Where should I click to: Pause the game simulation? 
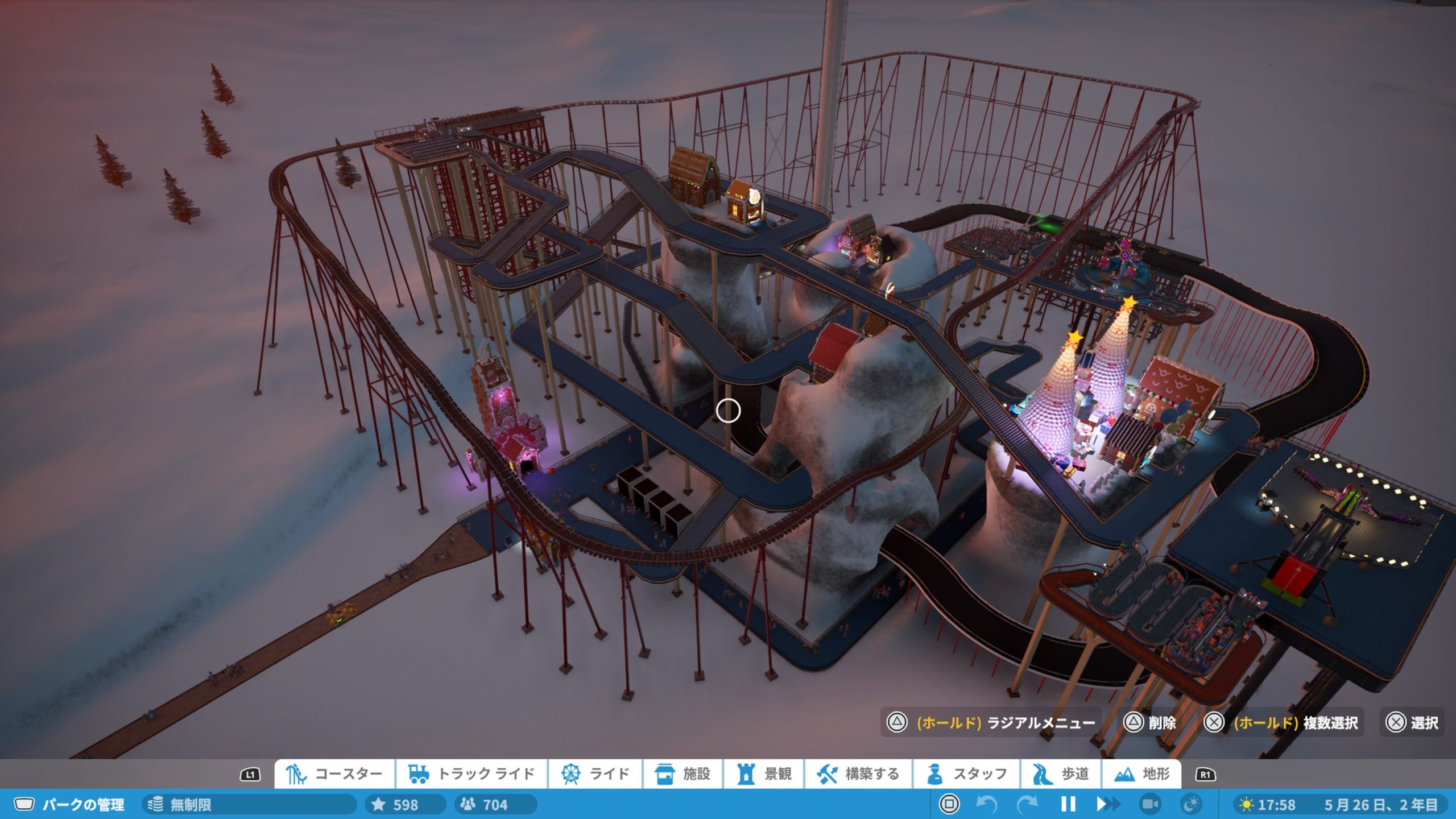coord(1068,804)
